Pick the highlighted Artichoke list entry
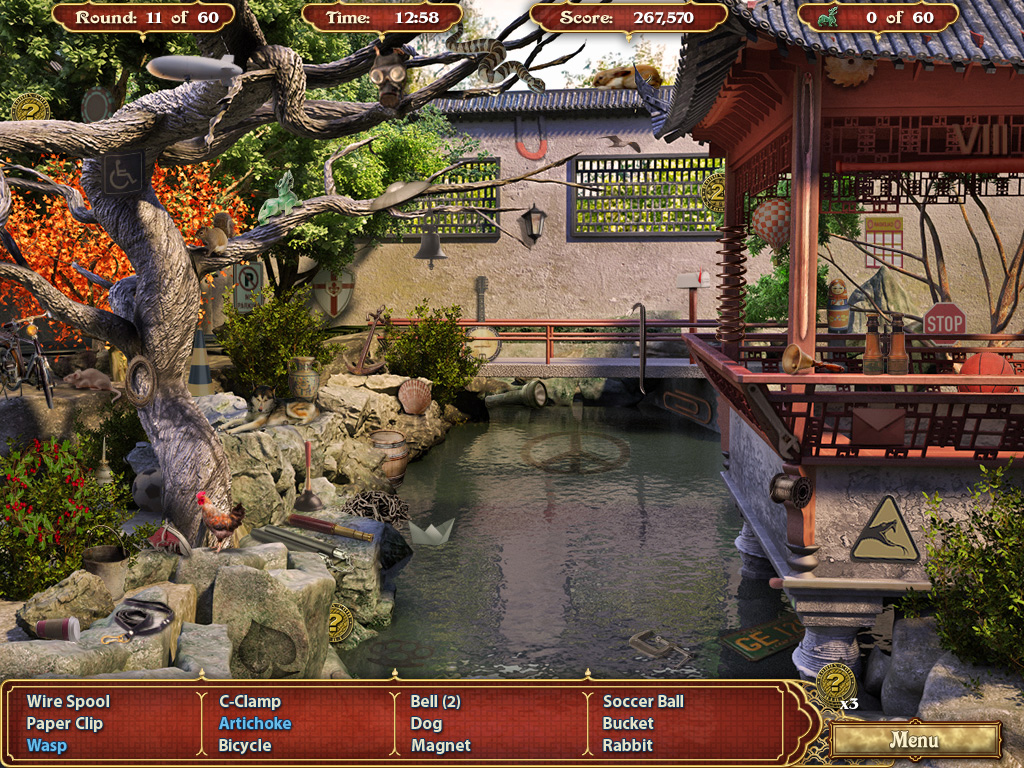This screenshot has height=768, width=1024. (255, 724)
